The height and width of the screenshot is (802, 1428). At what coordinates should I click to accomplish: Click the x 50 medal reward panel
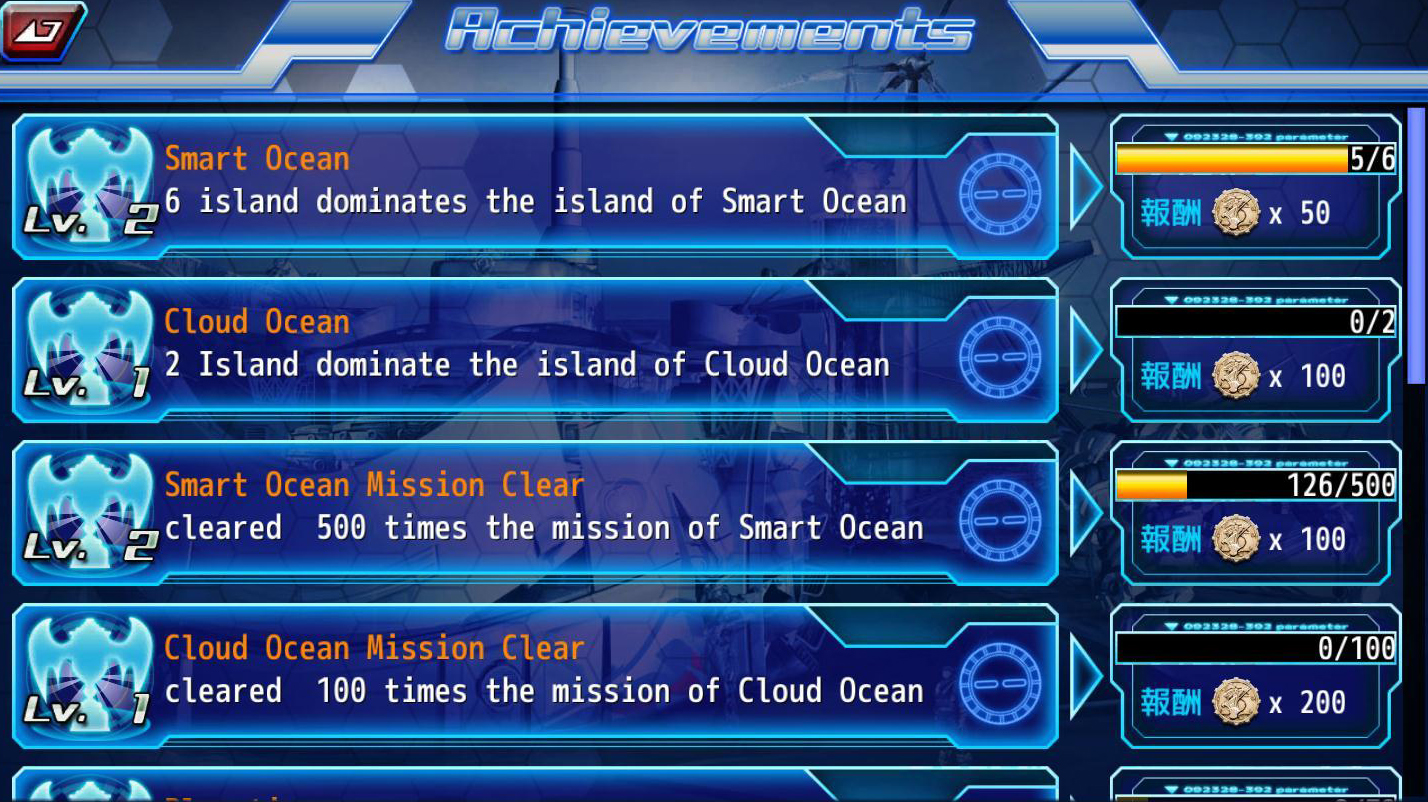click(1255, 188)
